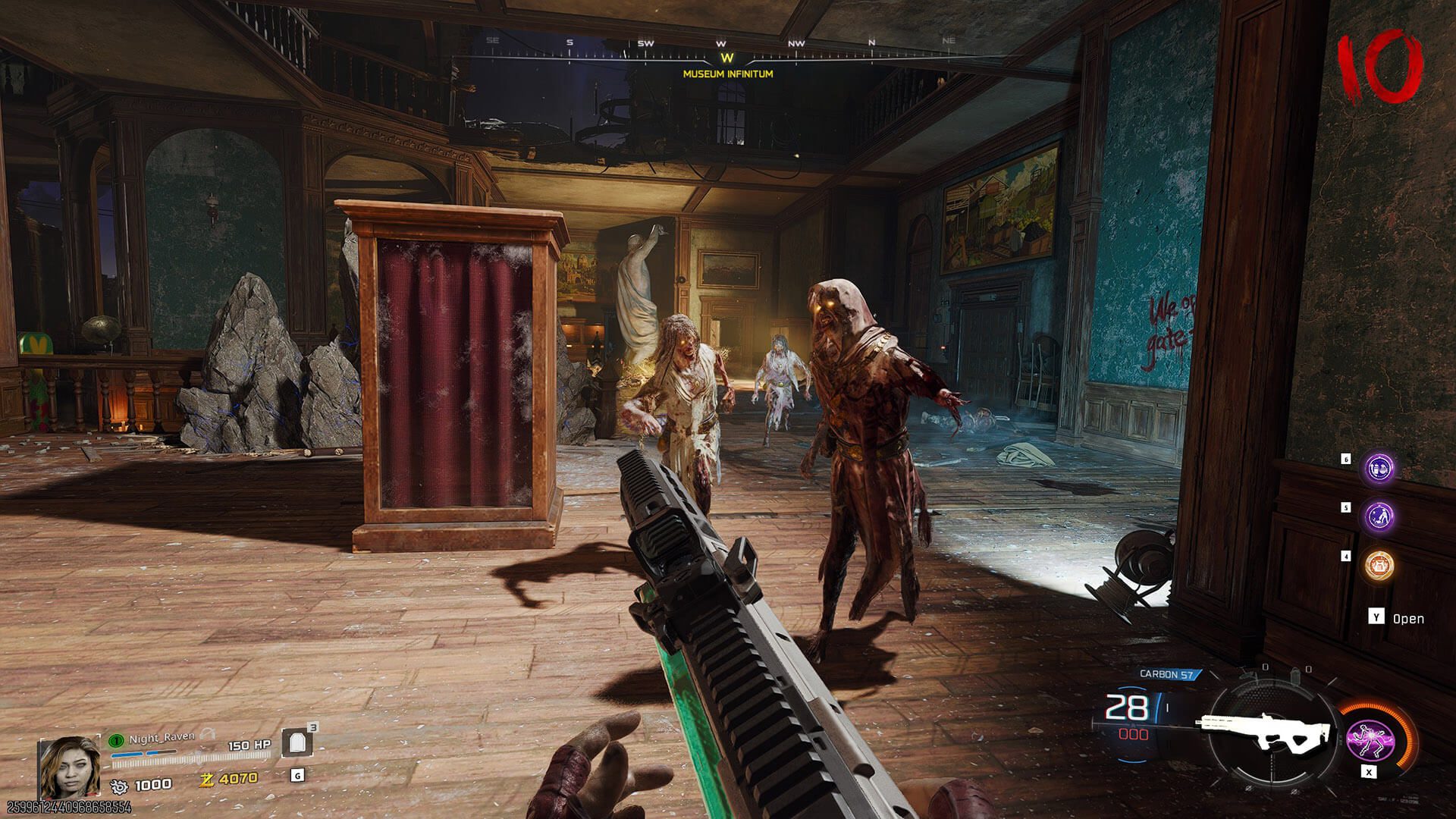Select the middle purple perk icon labeled 5
Screen dimensions: 1456x819
tap(1380, 516)
